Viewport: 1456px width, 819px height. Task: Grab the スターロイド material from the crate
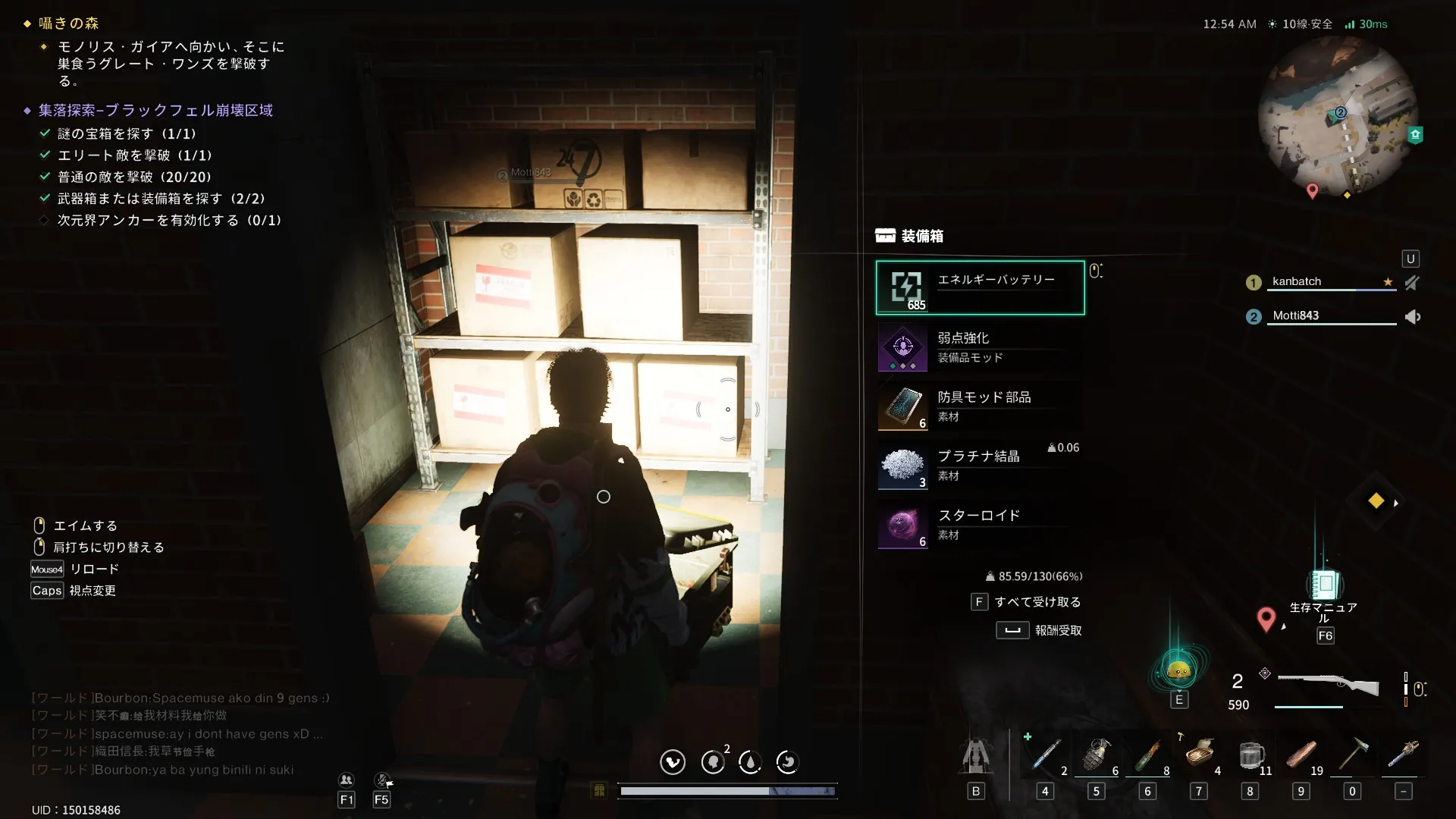pos(980,525)
